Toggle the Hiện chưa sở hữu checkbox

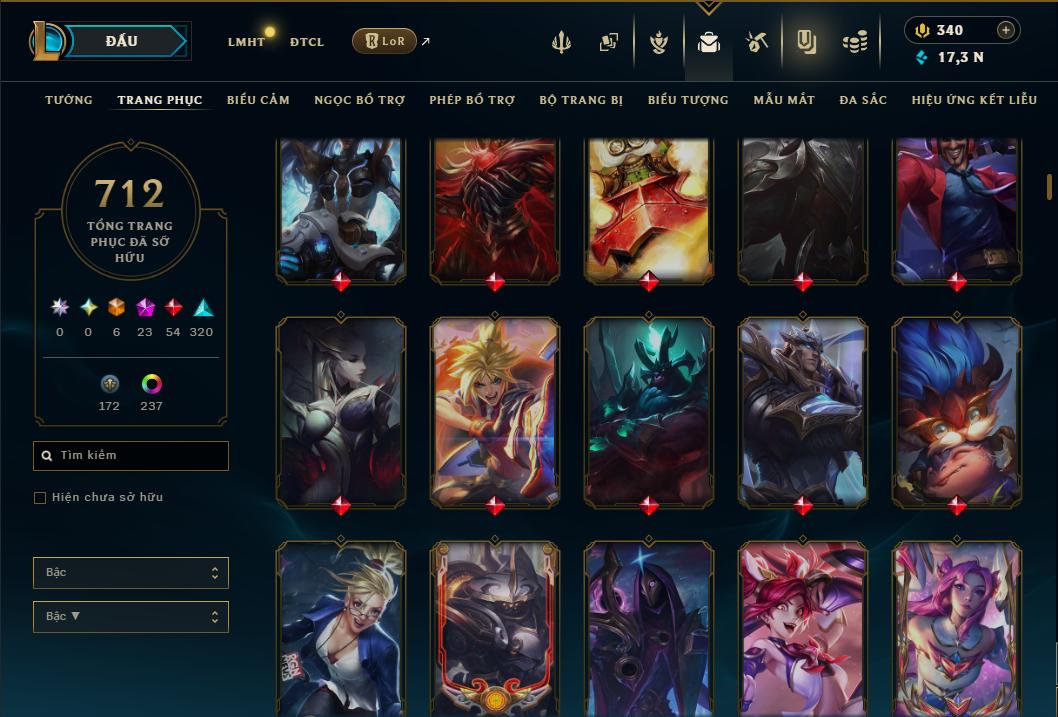pos(40,498)
